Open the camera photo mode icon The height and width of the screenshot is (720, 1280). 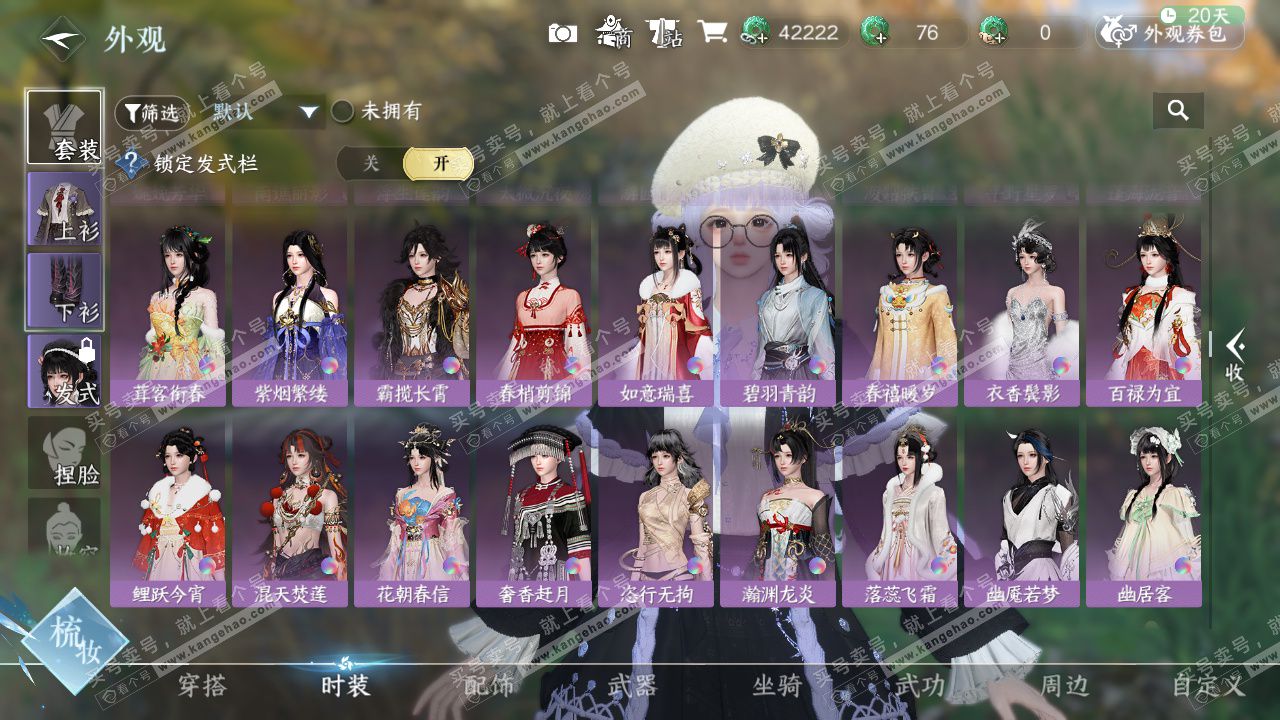point(563,33)
